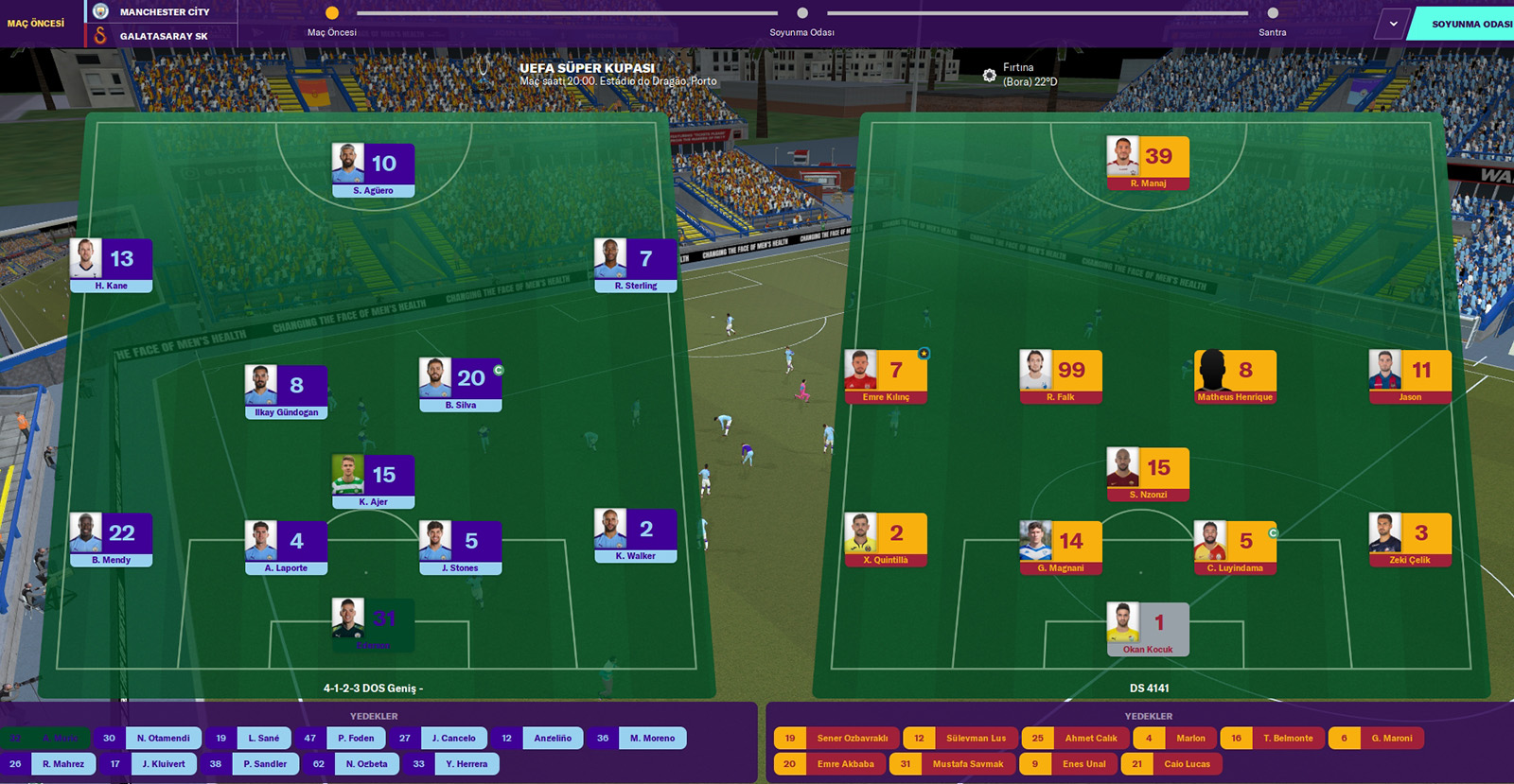This screenshot has width=1514, height=784.
Task: Select R. Manaj's striker card
Action: click(1148, 164)
